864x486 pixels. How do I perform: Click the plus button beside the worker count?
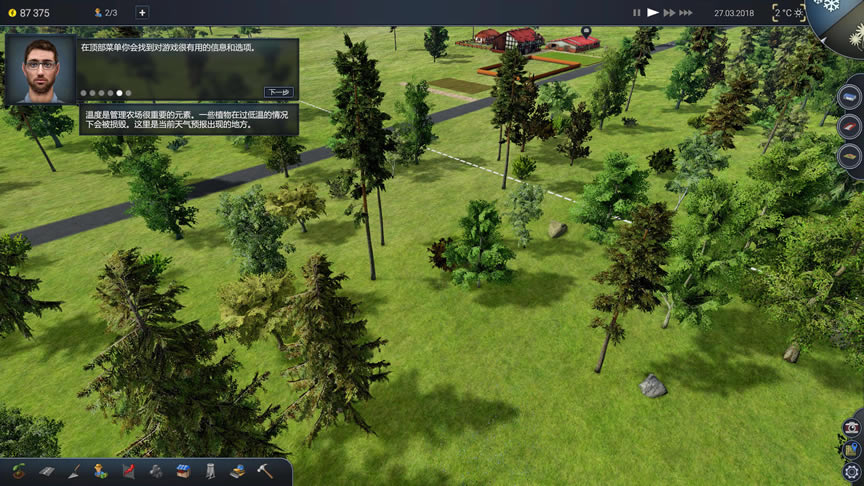pyautogui.click(x=142, y=13)
